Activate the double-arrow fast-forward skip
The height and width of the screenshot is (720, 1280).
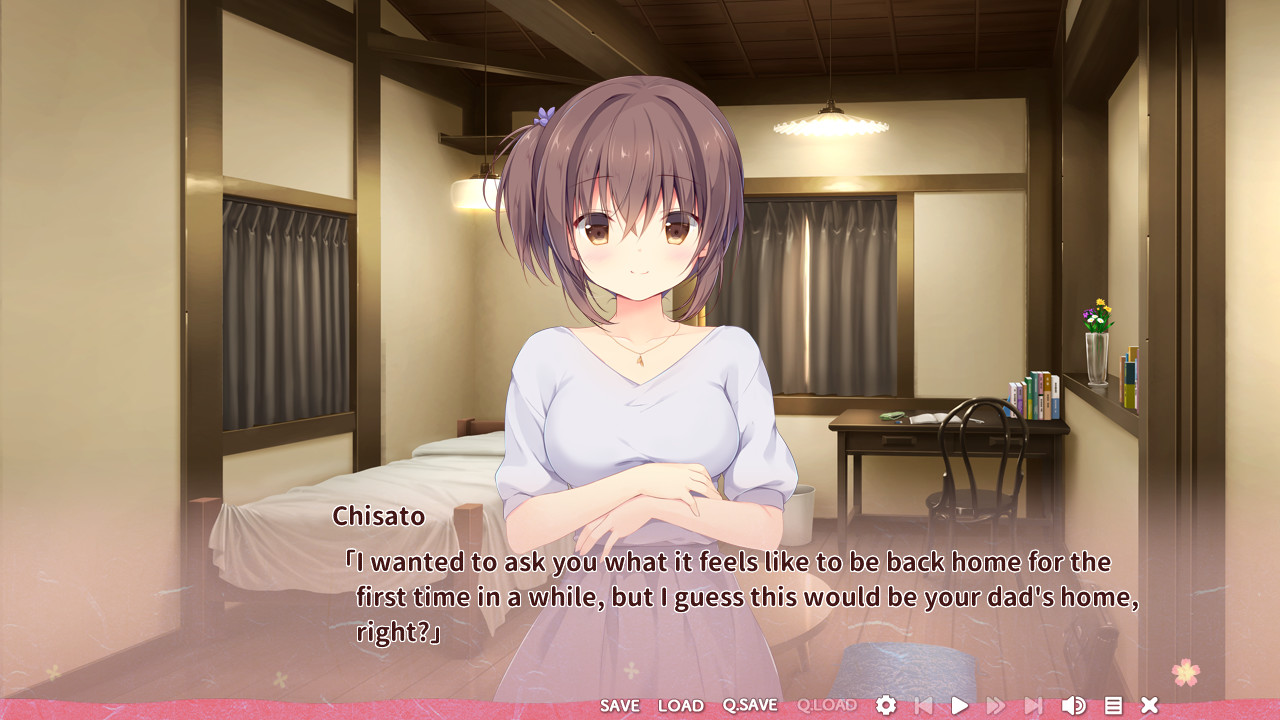tap(996, 706)
